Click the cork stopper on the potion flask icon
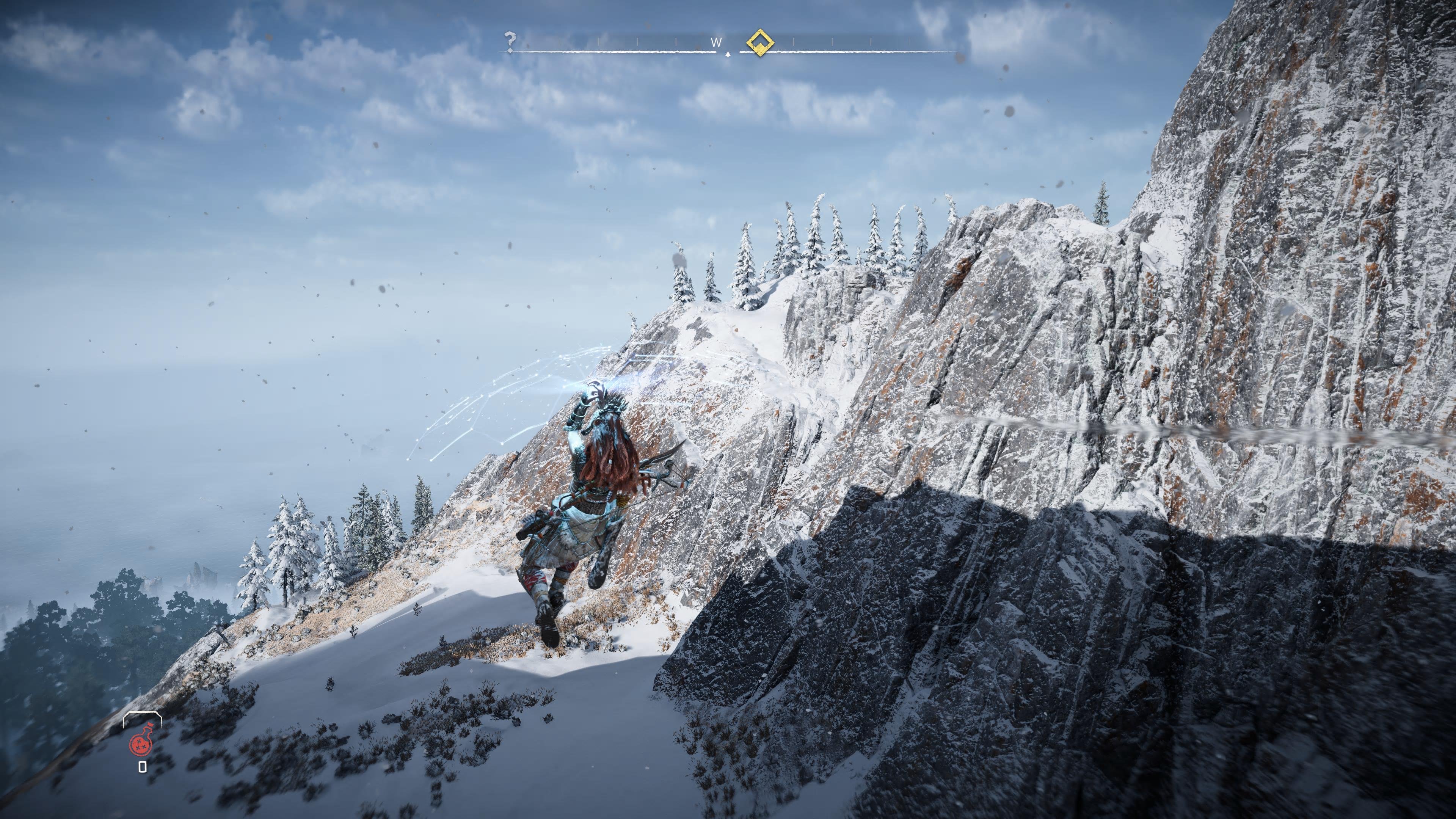Viewport: 1456px width, 819px height. [x=151, y=725]
